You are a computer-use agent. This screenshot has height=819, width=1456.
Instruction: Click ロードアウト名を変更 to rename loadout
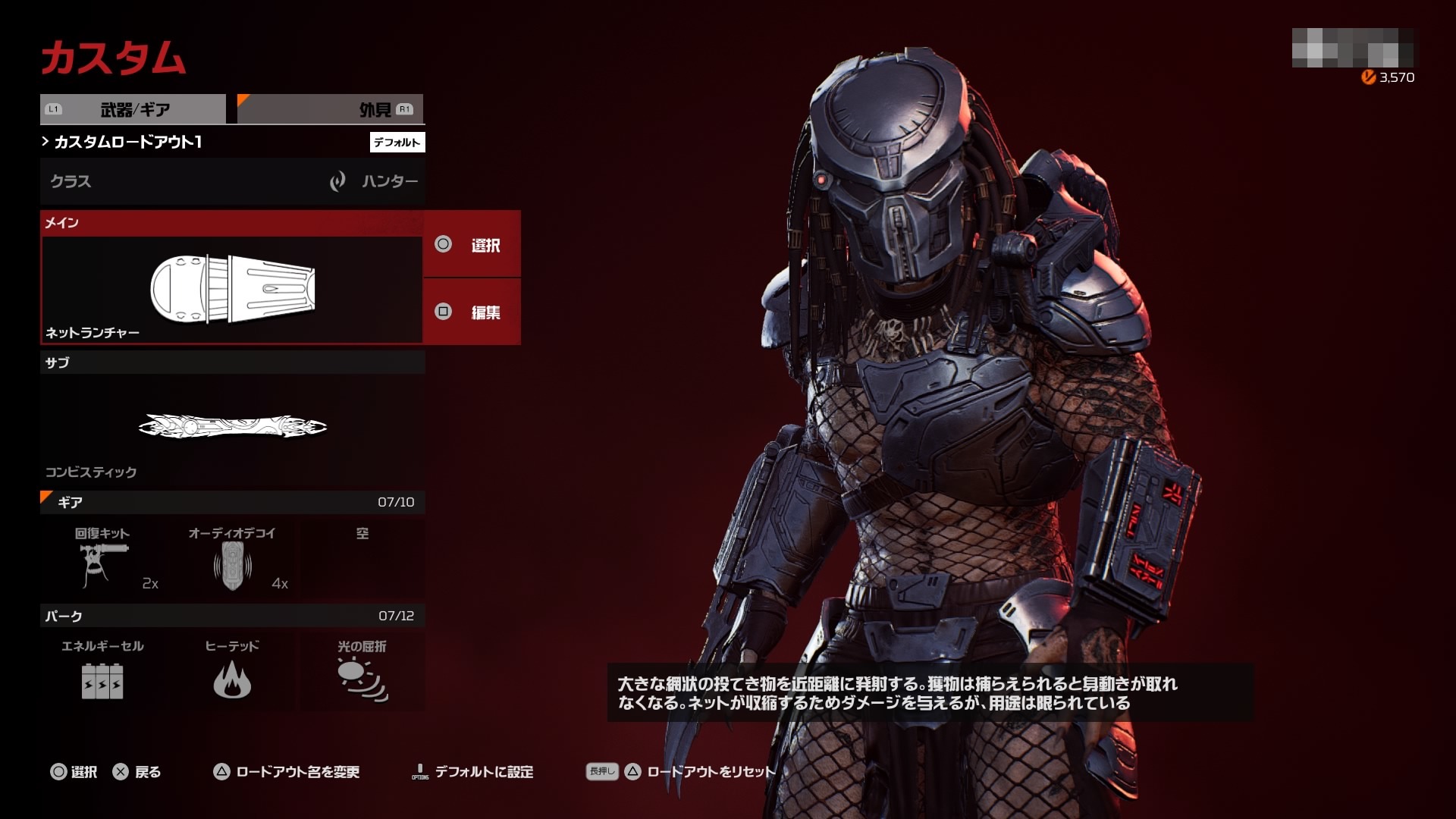[287, 772]
